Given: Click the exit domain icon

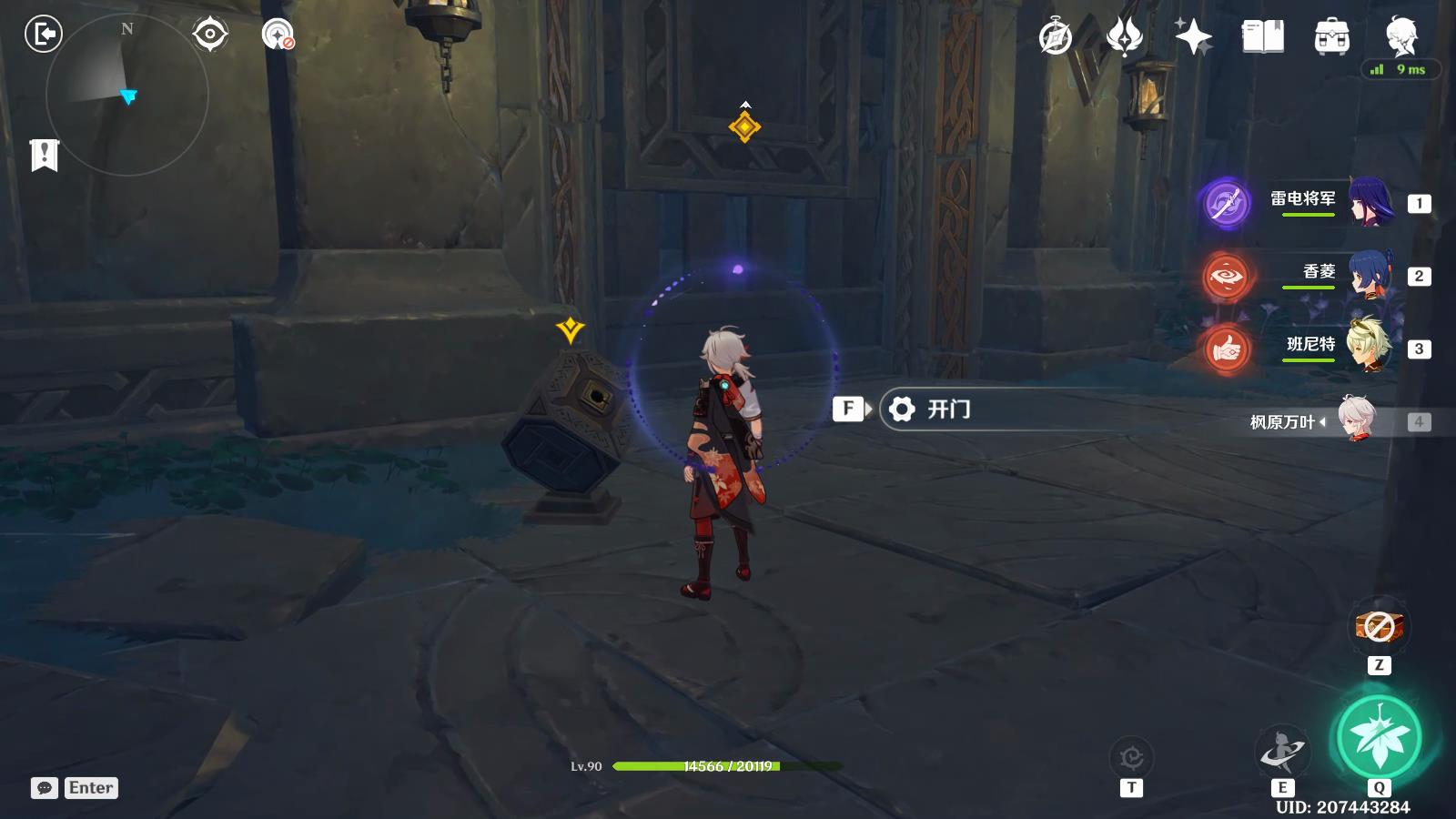Looking at the screenshot, I should click(x=43, y=35).
